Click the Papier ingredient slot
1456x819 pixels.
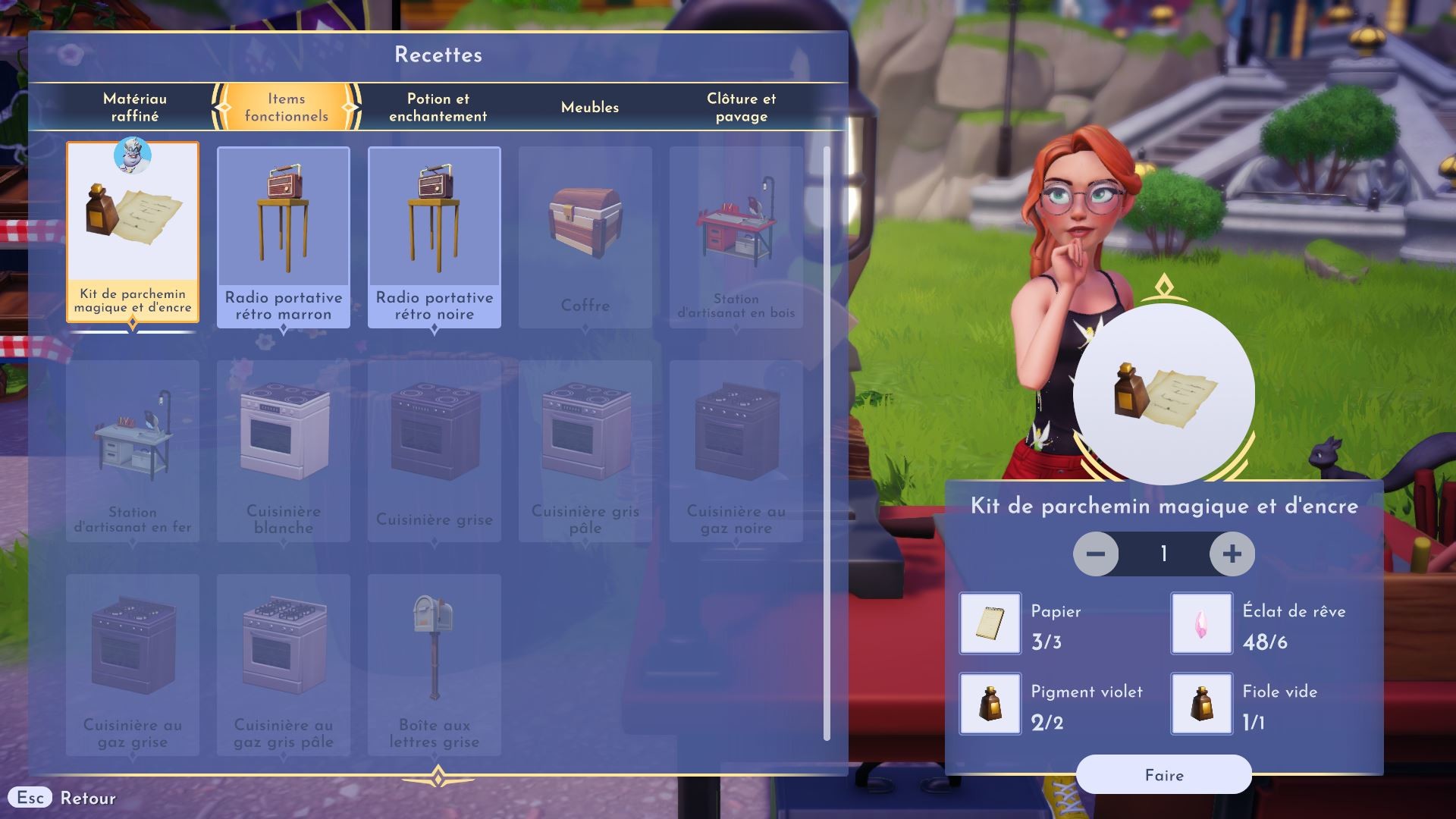click(990, 623)
